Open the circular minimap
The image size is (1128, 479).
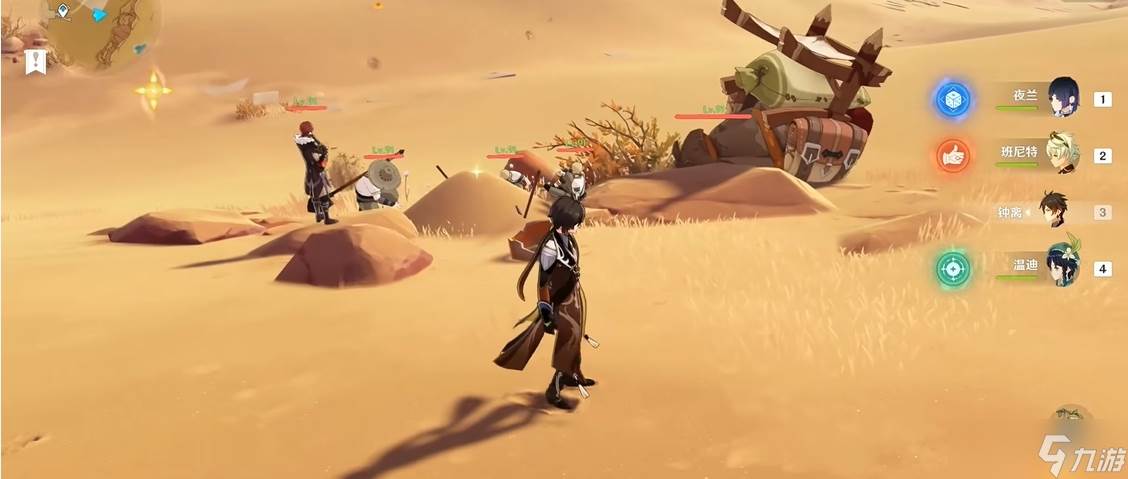click(x=100, y=28)
